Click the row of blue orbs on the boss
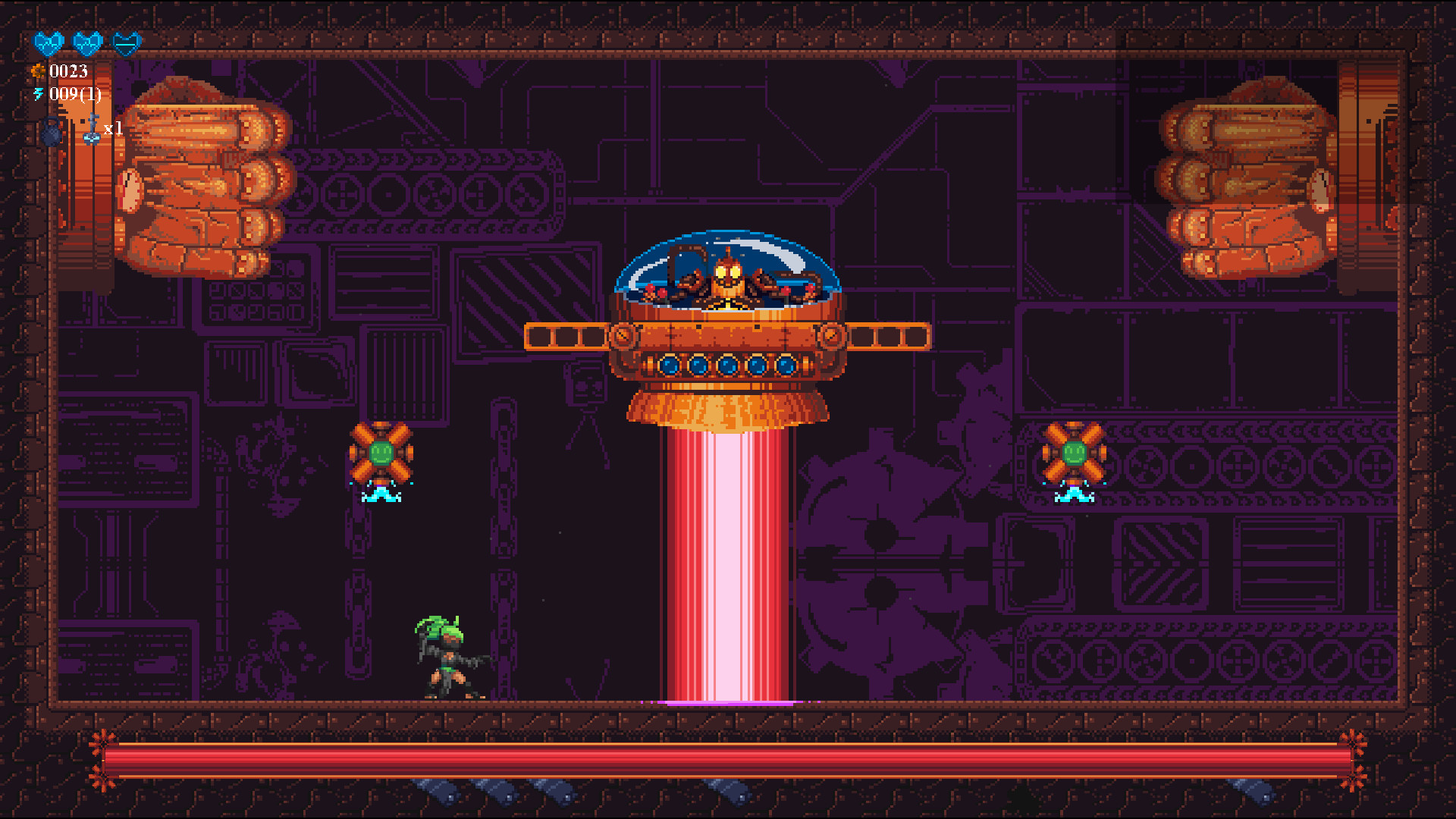The image size is (1456, 819). click(x=728, y=365)
